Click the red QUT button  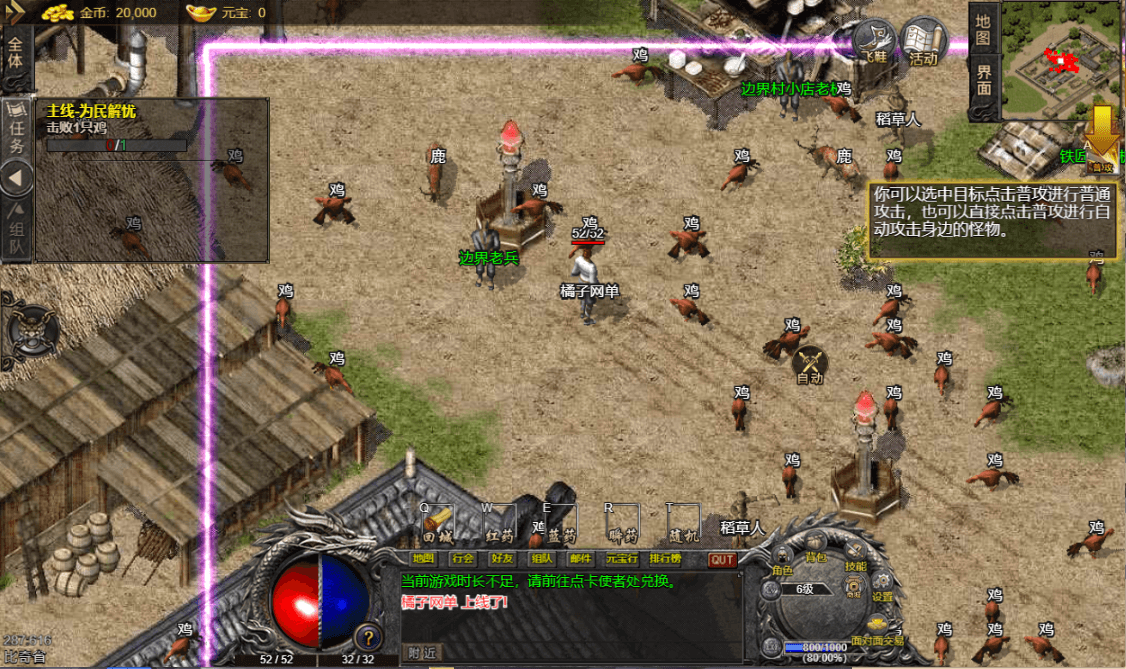point(722,560)
